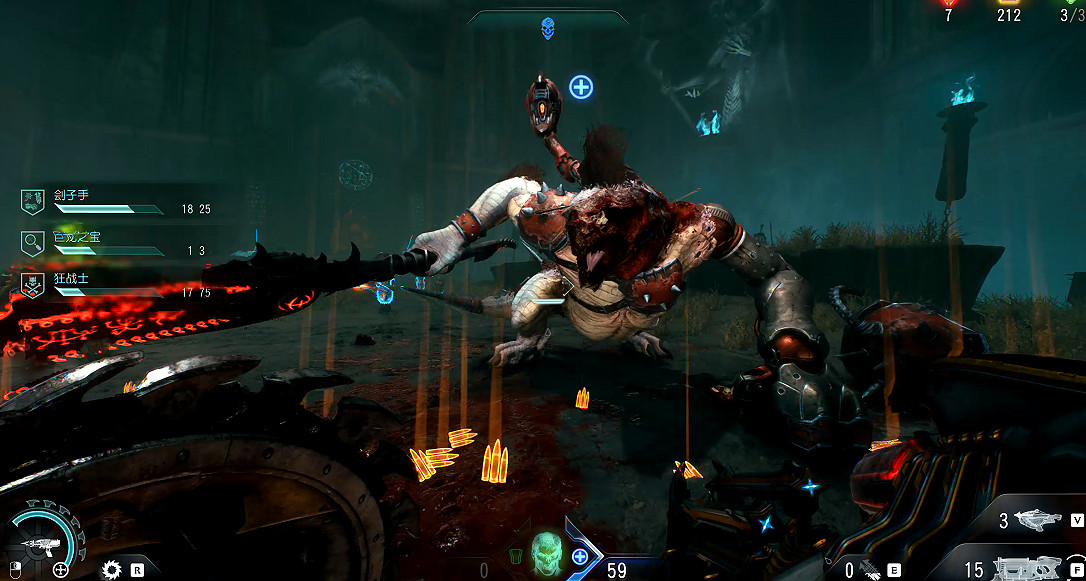Click the blue skull objective marker at top

pos(548,29)
